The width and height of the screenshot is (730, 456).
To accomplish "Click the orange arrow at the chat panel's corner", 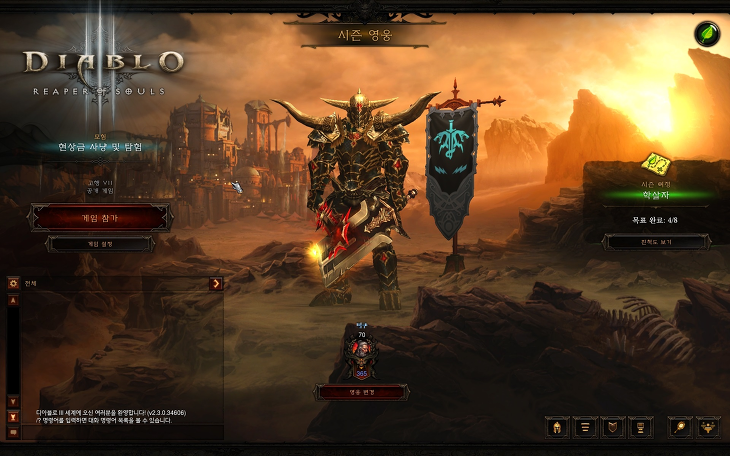I will [x=215, y=284].
